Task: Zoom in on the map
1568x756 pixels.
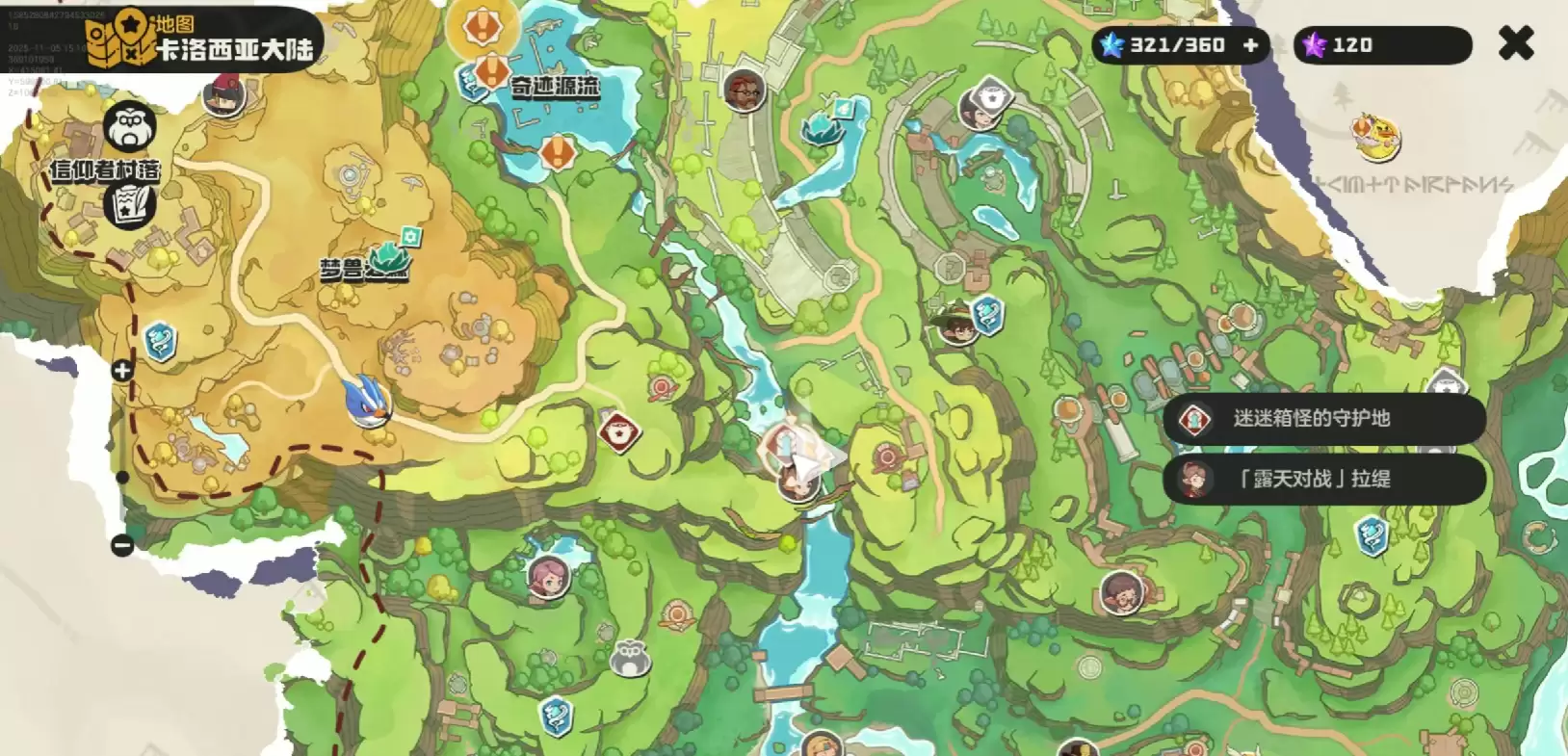Action: tap(122, 371)
